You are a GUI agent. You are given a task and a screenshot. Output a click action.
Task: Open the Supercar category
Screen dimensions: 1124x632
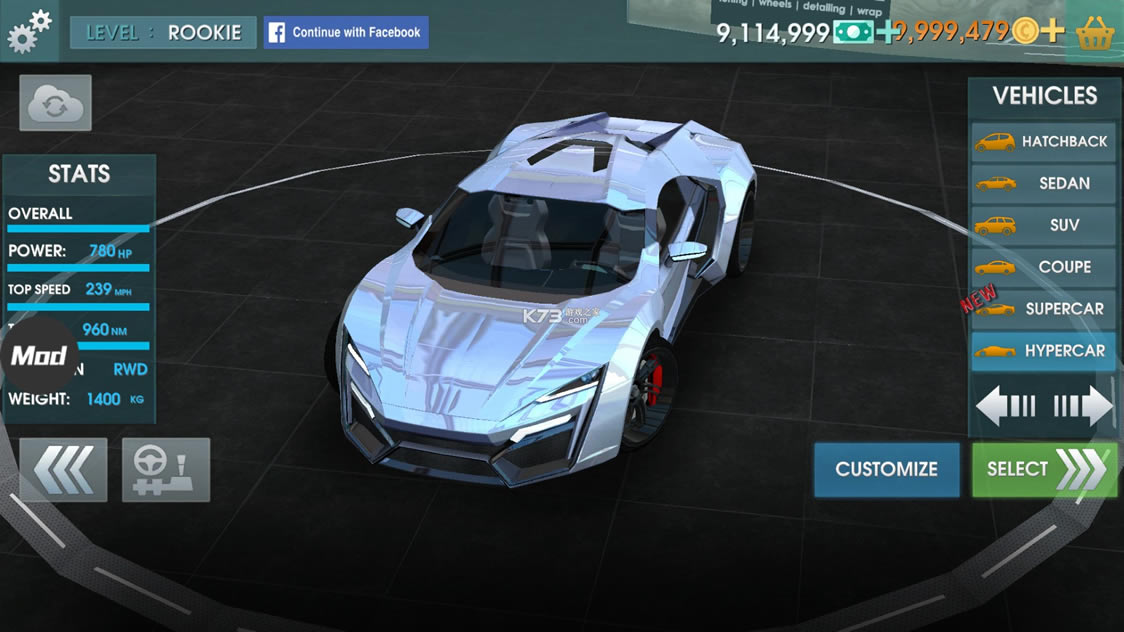pyautogui.click(x=1044, y=309)
